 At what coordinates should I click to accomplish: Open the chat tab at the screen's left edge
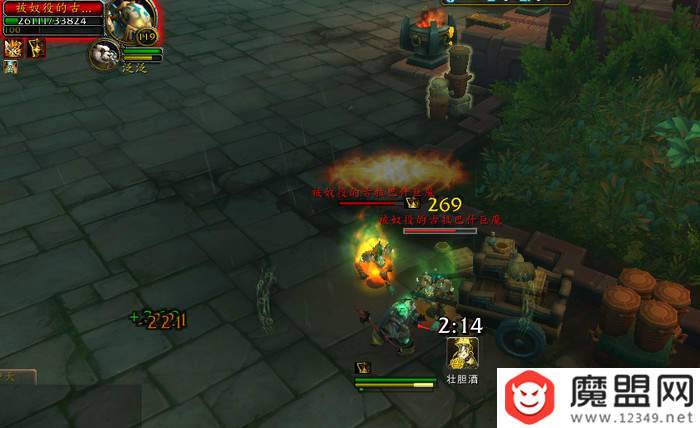[17, 377]
